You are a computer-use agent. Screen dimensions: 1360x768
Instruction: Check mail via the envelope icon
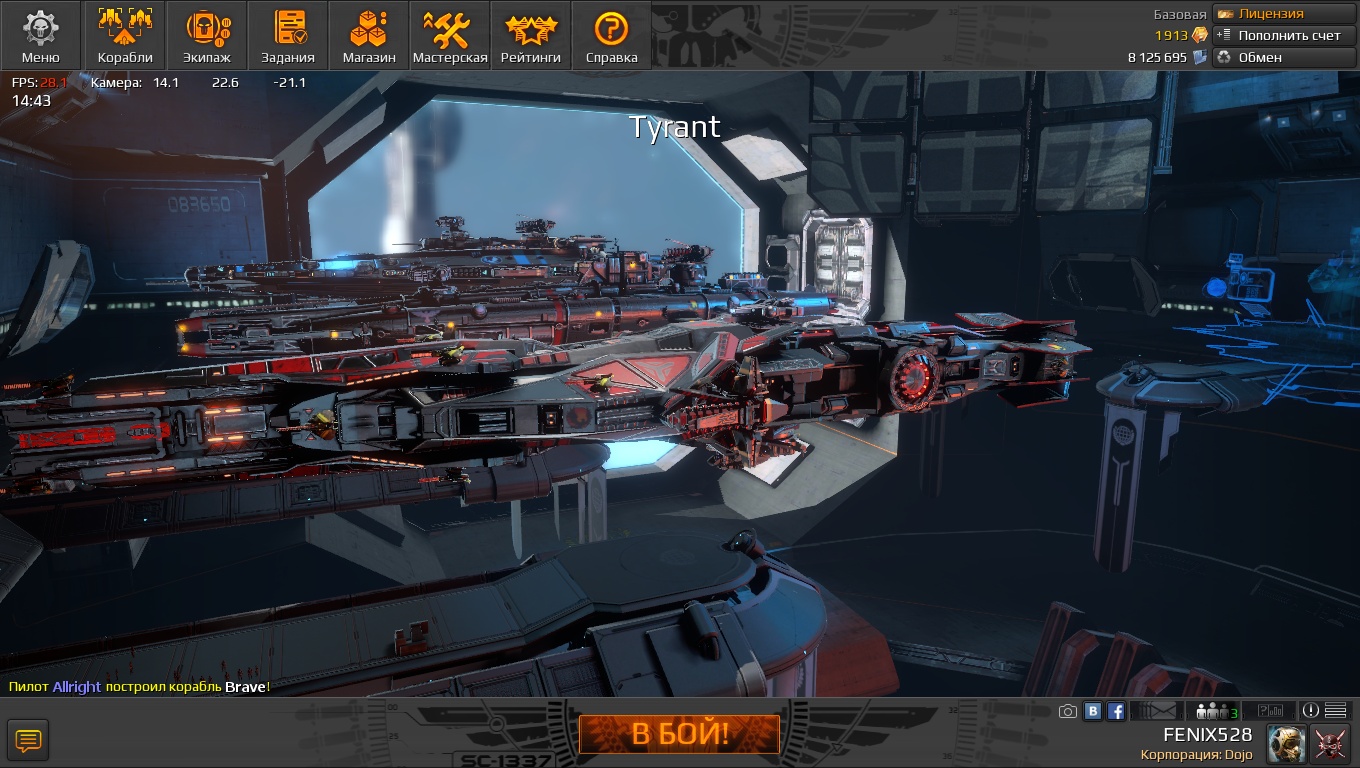click(x=1158, y=711)
